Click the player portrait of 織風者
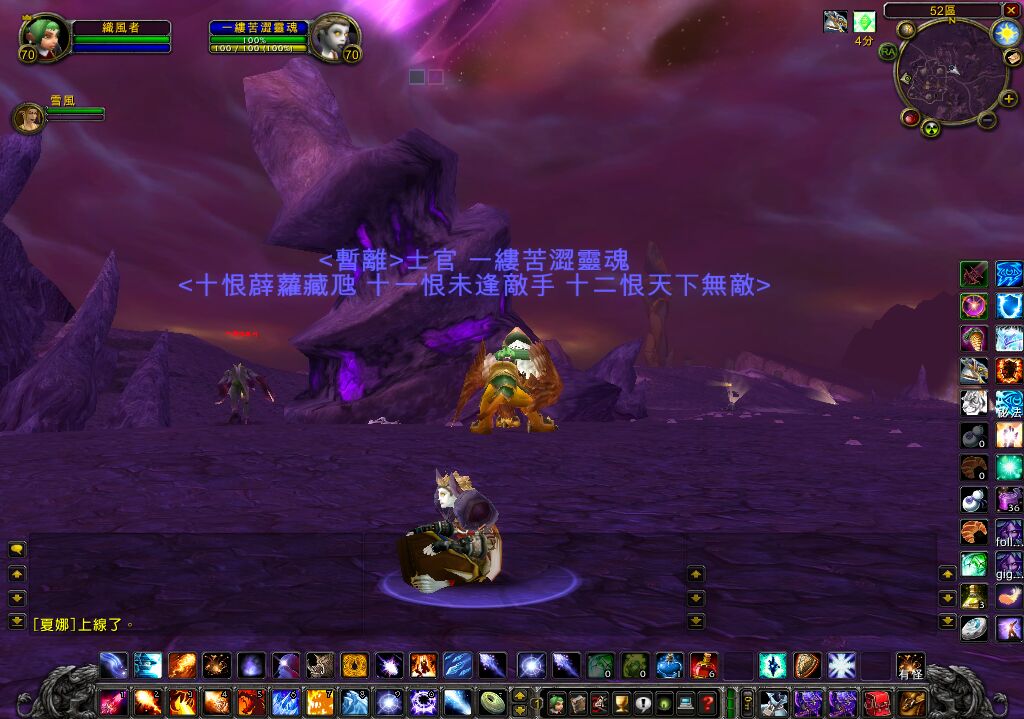This screenshot has width=1024, height=719. pyautogui.click(x=44, y=37)
